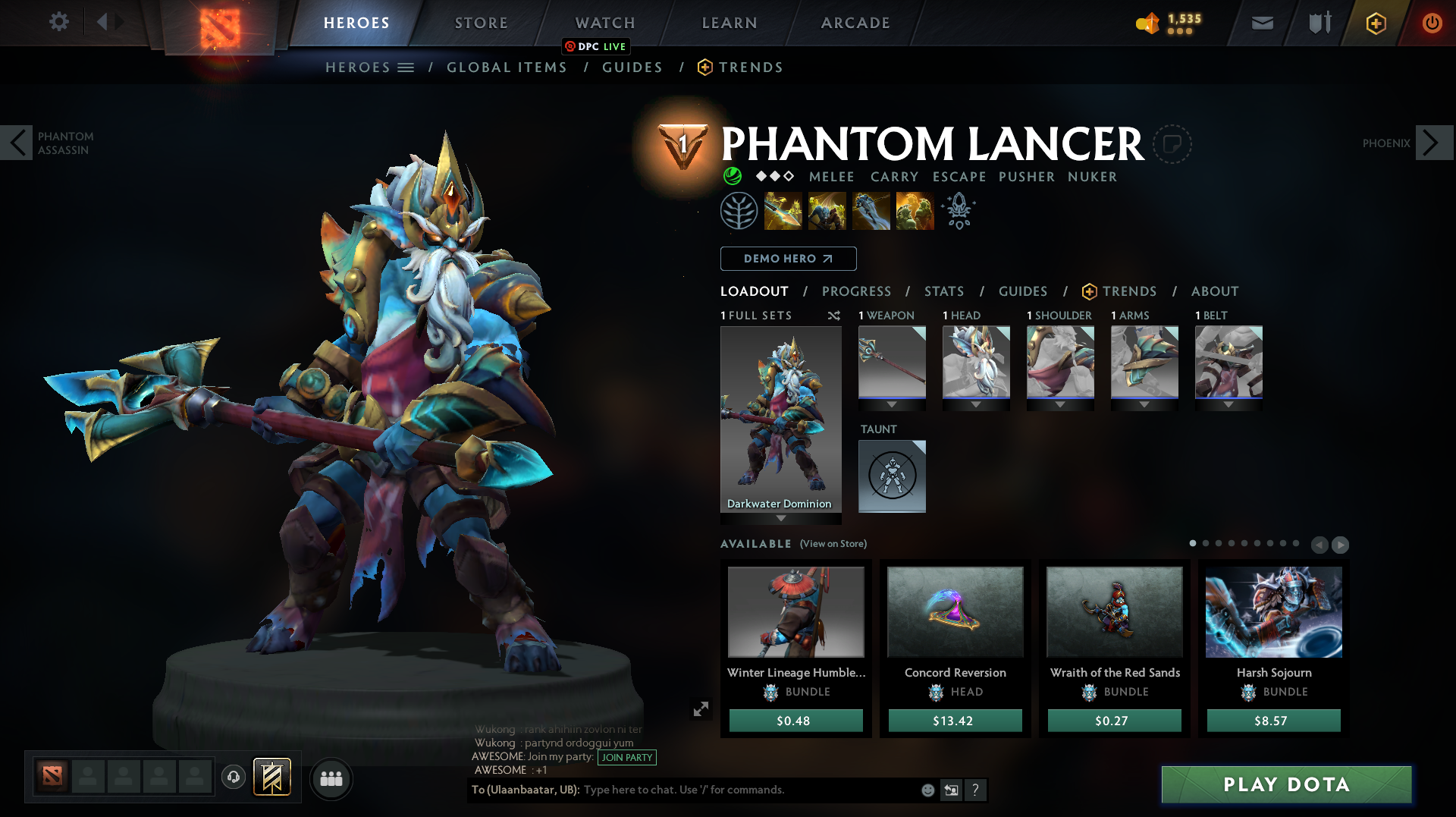
Task: Shuffle the equipped loadout items
Action: 834,316
